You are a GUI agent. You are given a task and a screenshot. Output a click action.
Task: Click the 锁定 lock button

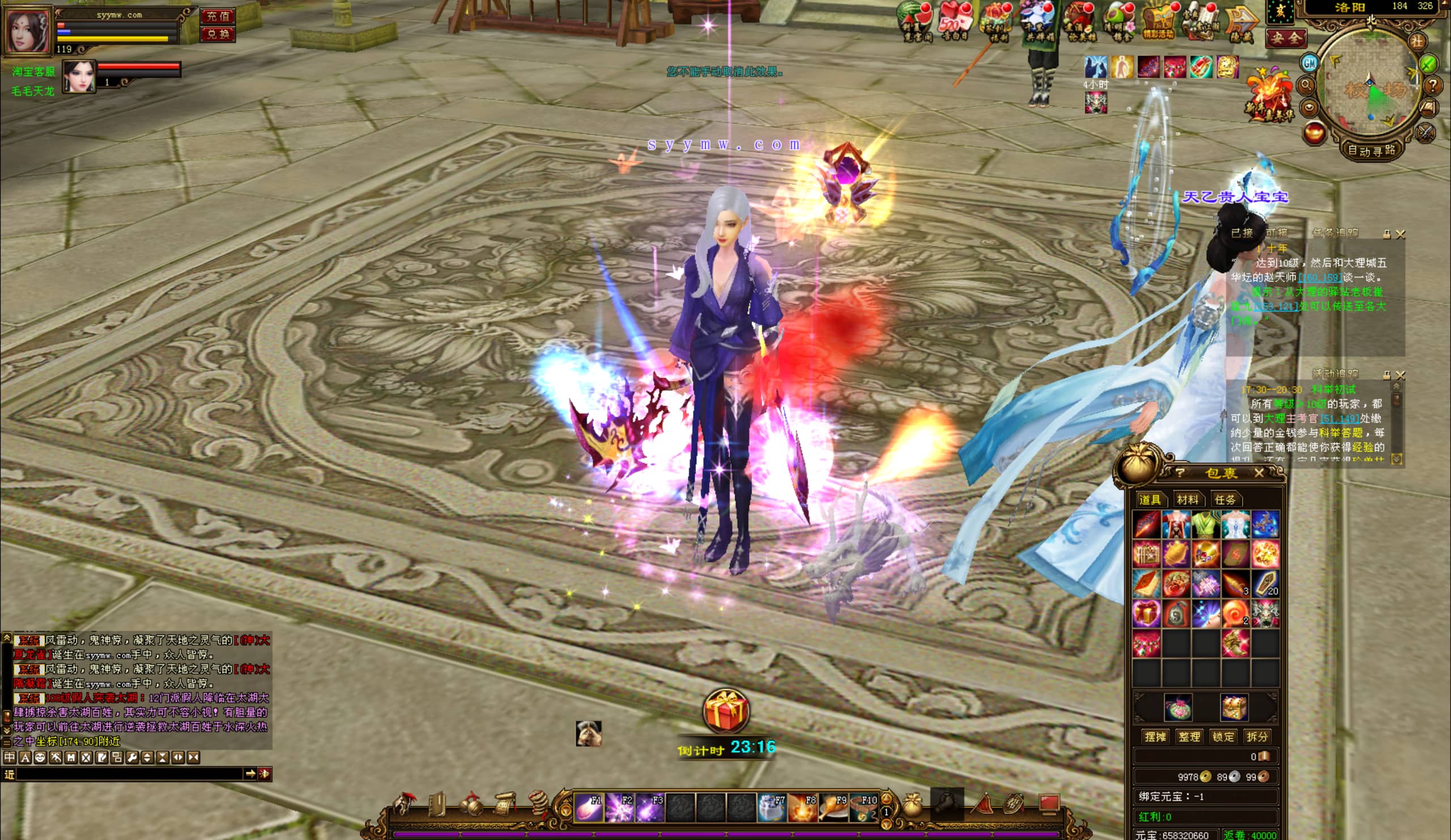[1223, 736]
